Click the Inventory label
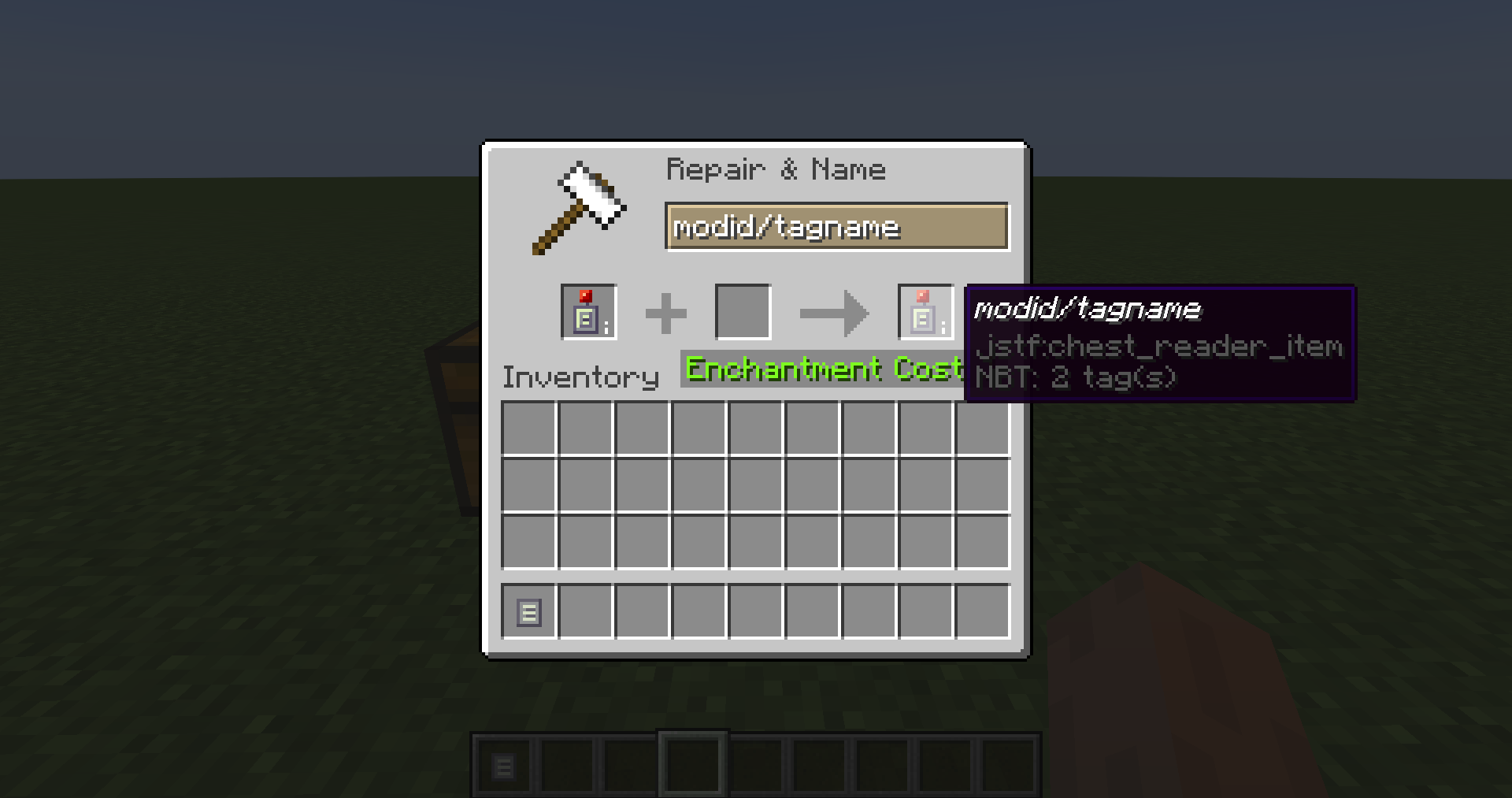 pyautogui.click(x=580, y=377)
